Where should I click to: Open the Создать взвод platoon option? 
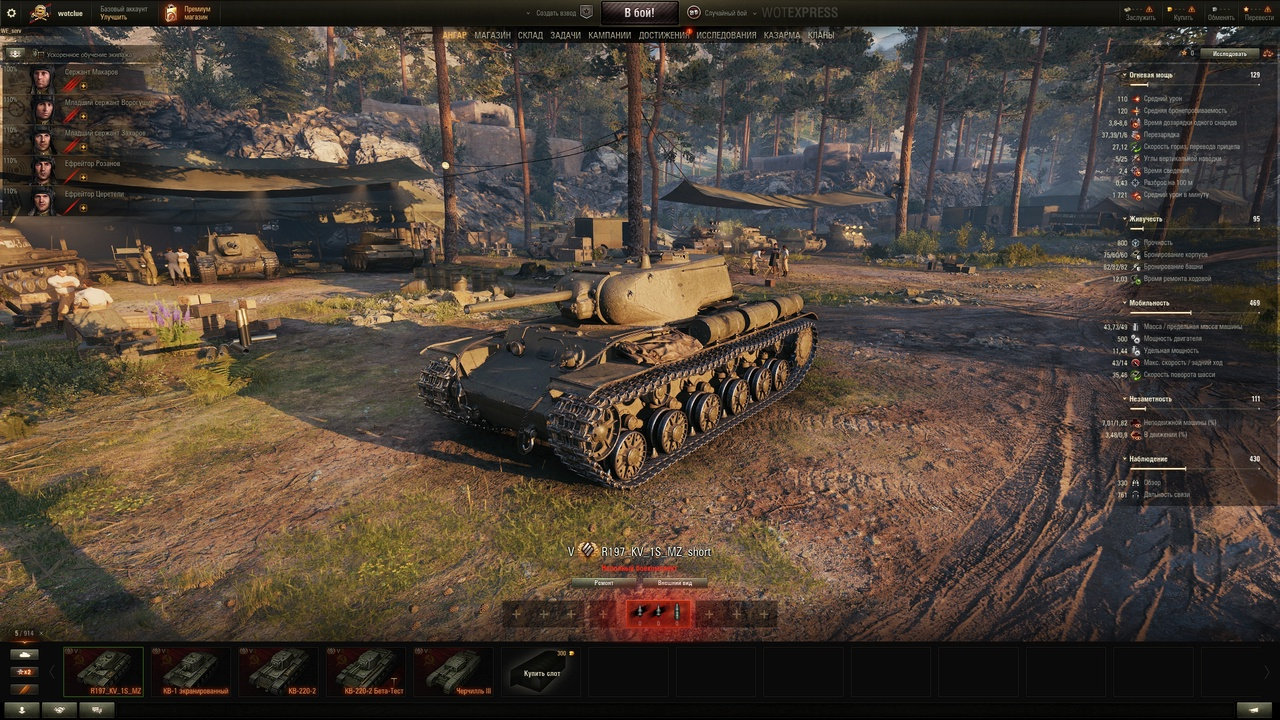tap(558, 13)
